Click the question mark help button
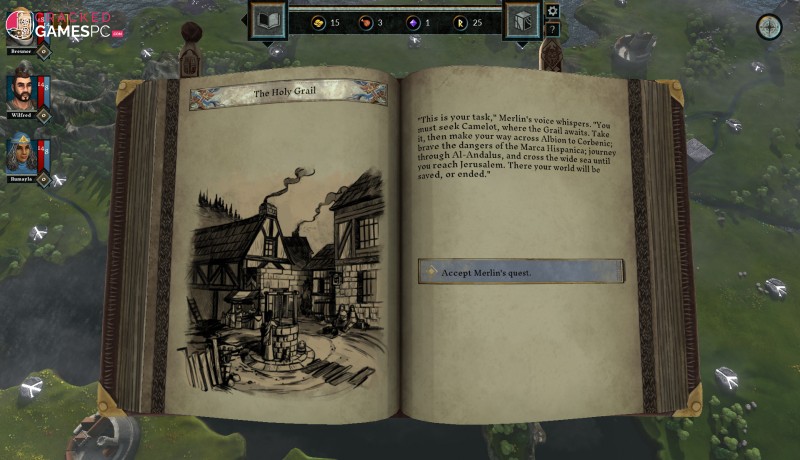800x460 pixels. click(x=552, y=29)
